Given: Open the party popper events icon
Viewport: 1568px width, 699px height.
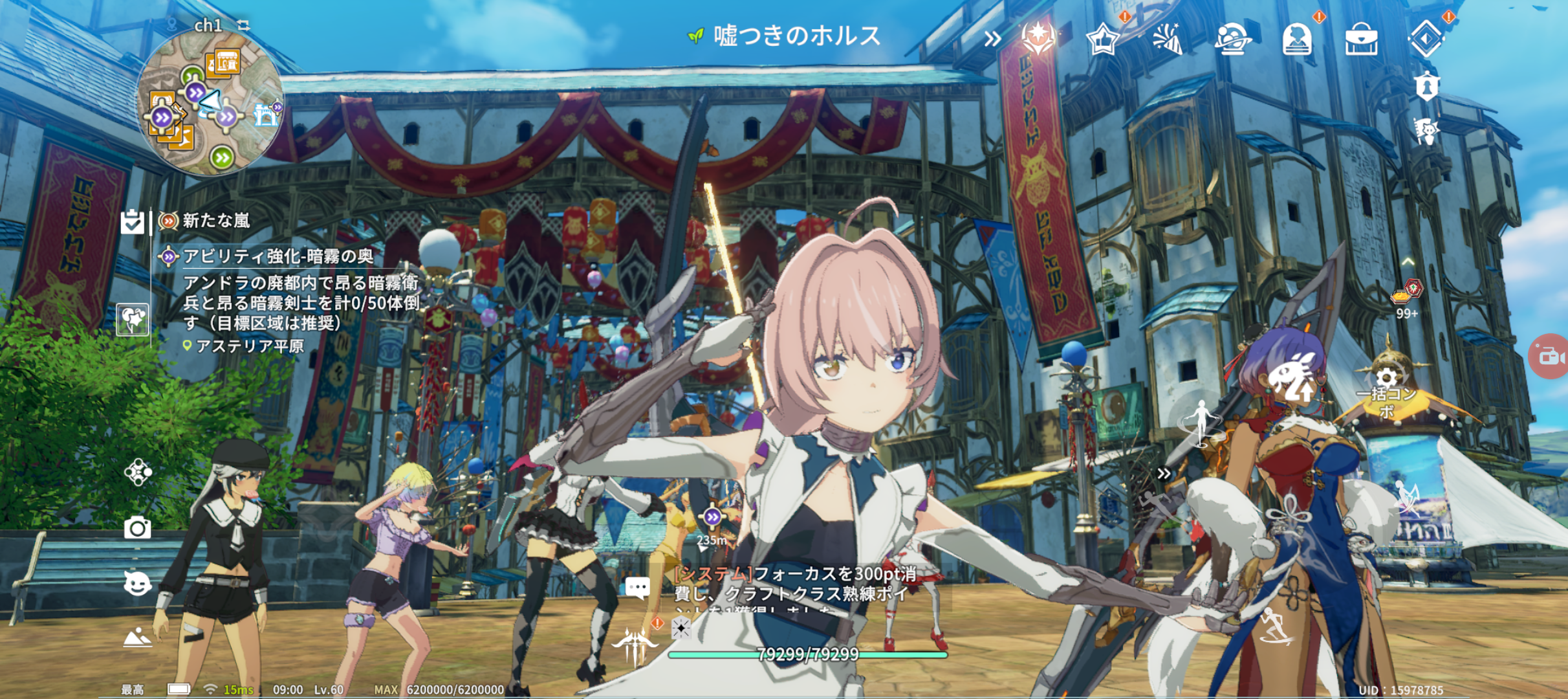Looking at the screenshot, I should 1167,39.
